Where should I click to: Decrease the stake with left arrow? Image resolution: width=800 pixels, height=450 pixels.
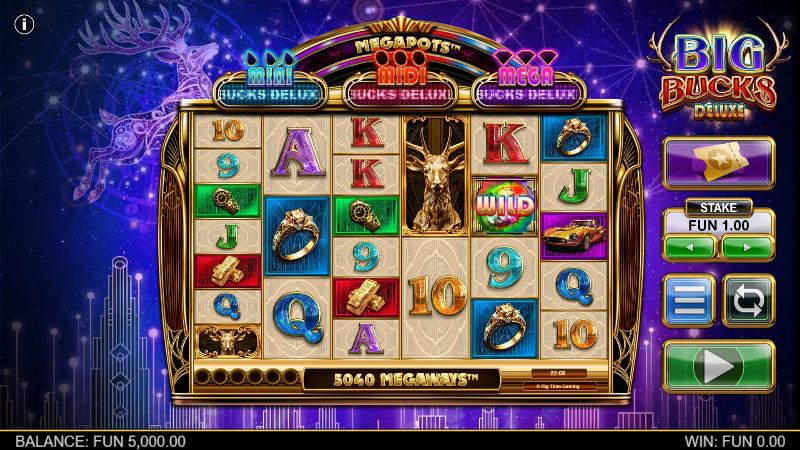coord(689,246)
